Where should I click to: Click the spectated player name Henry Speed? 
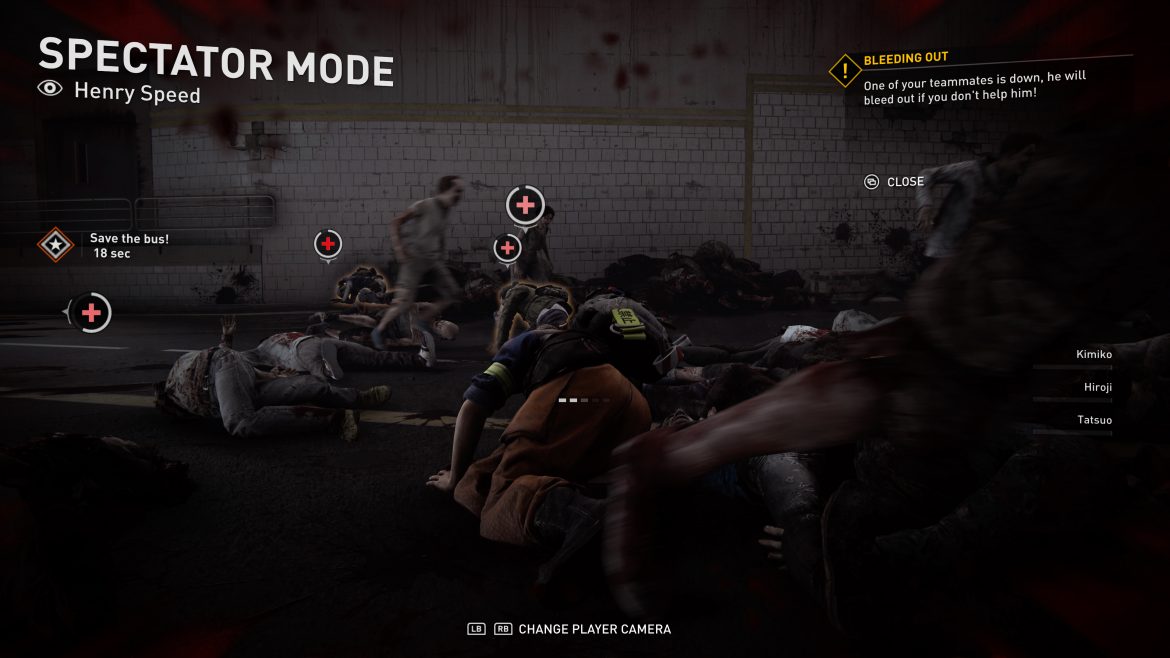coord(137,94)
